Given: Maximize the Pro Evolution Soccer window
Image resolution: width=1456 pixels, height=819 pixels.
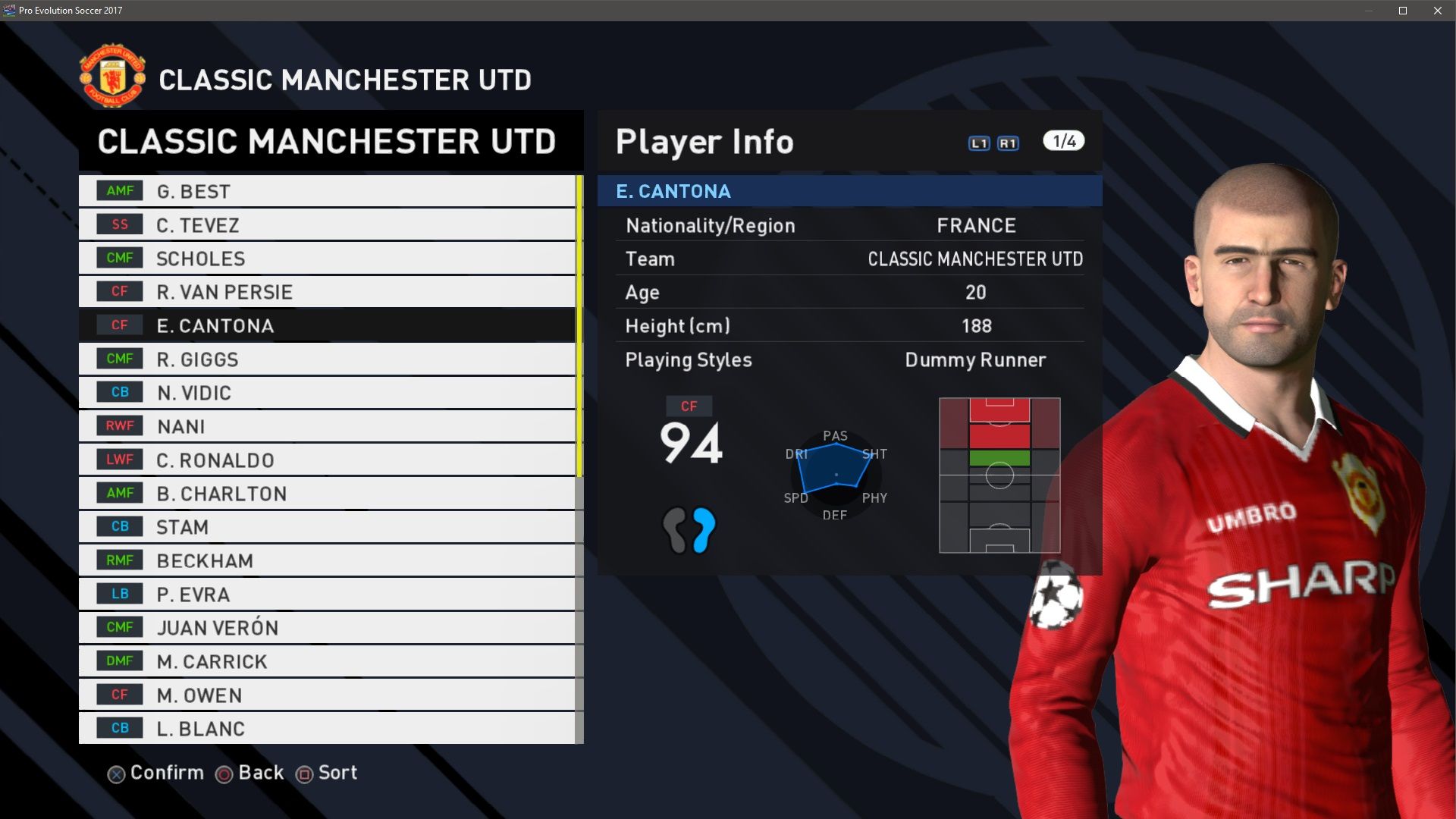Looking at the screenshot, I should 1403,11.
